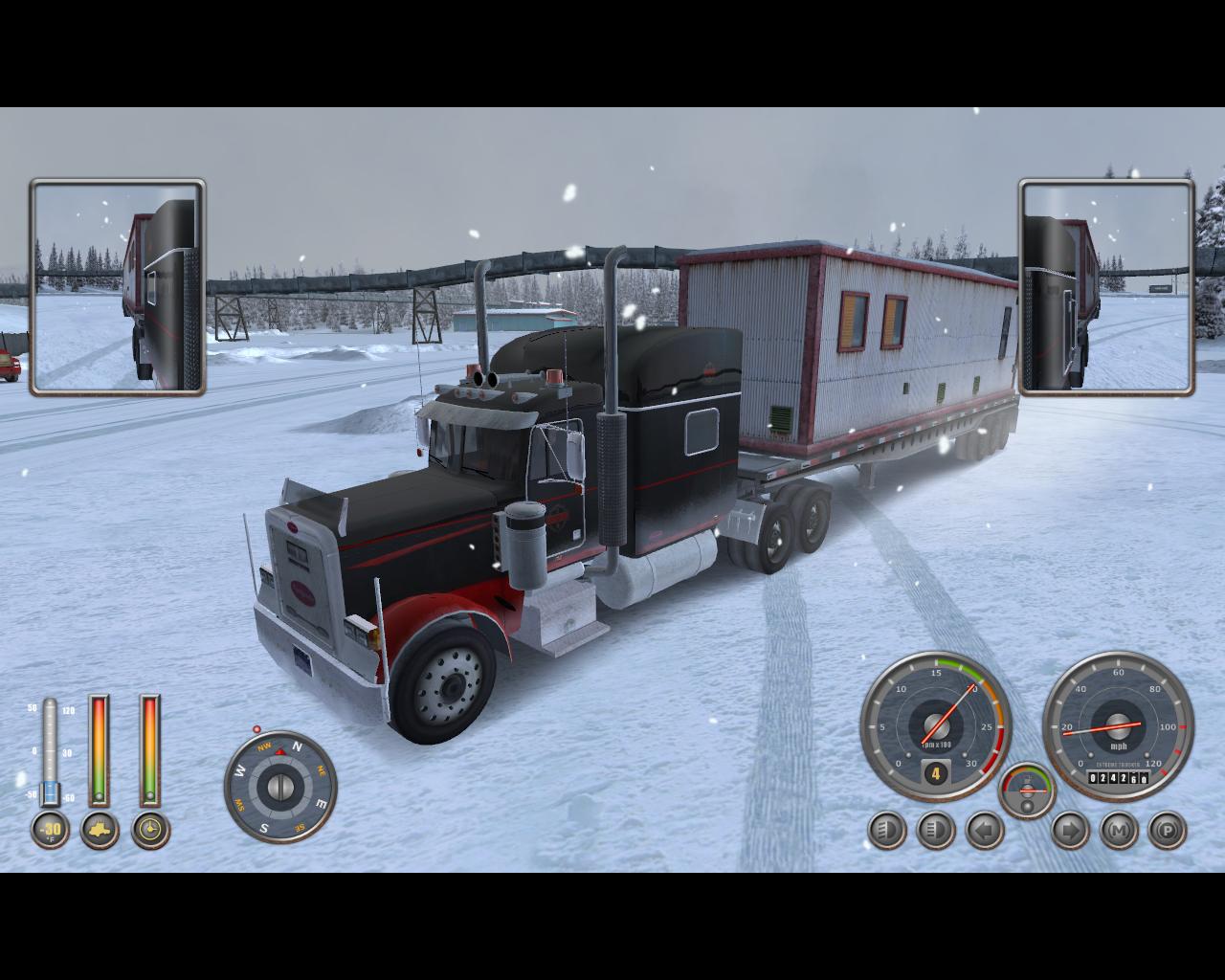
Task: Click the compass dial
Action: 280,787
